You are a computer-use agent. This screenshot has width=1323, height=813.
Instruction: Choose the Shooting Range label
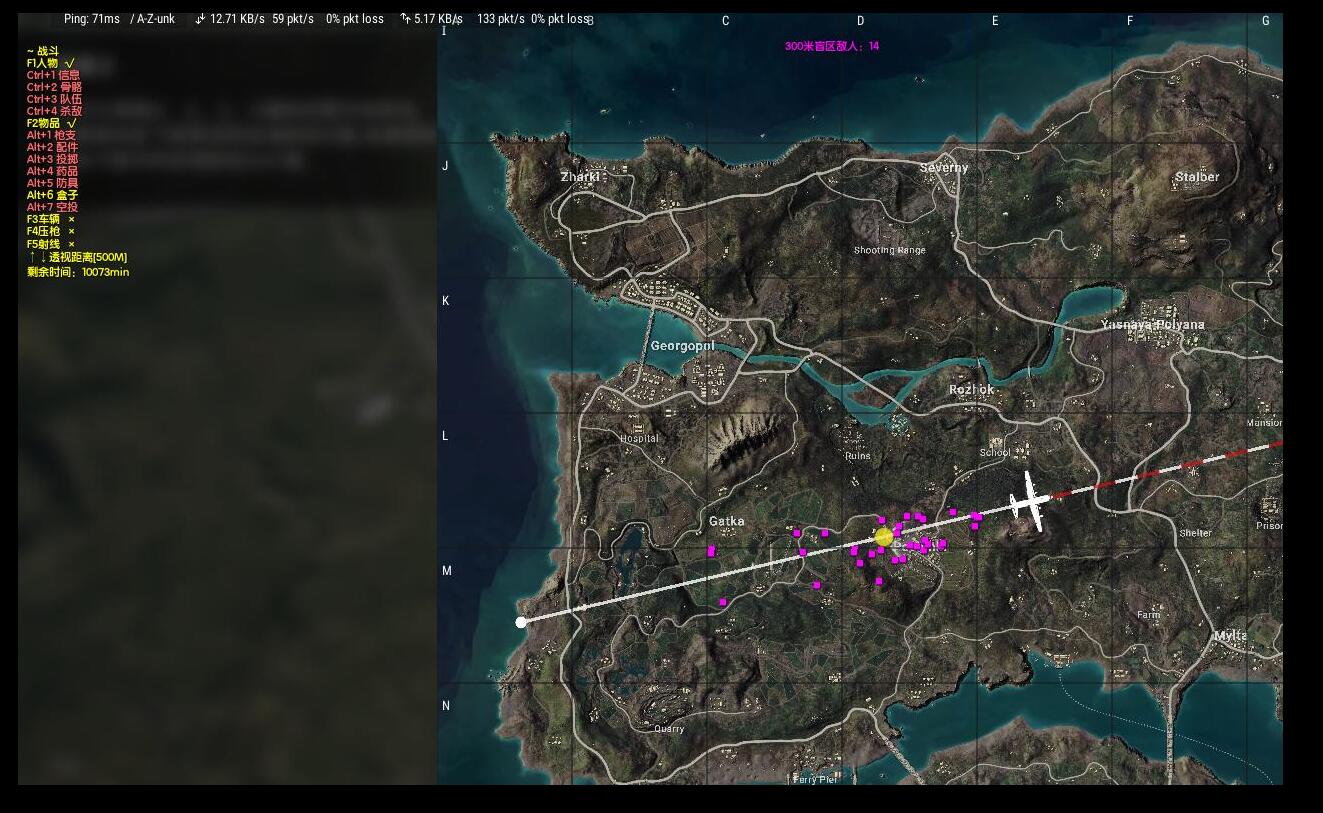[x=889, y=250]
